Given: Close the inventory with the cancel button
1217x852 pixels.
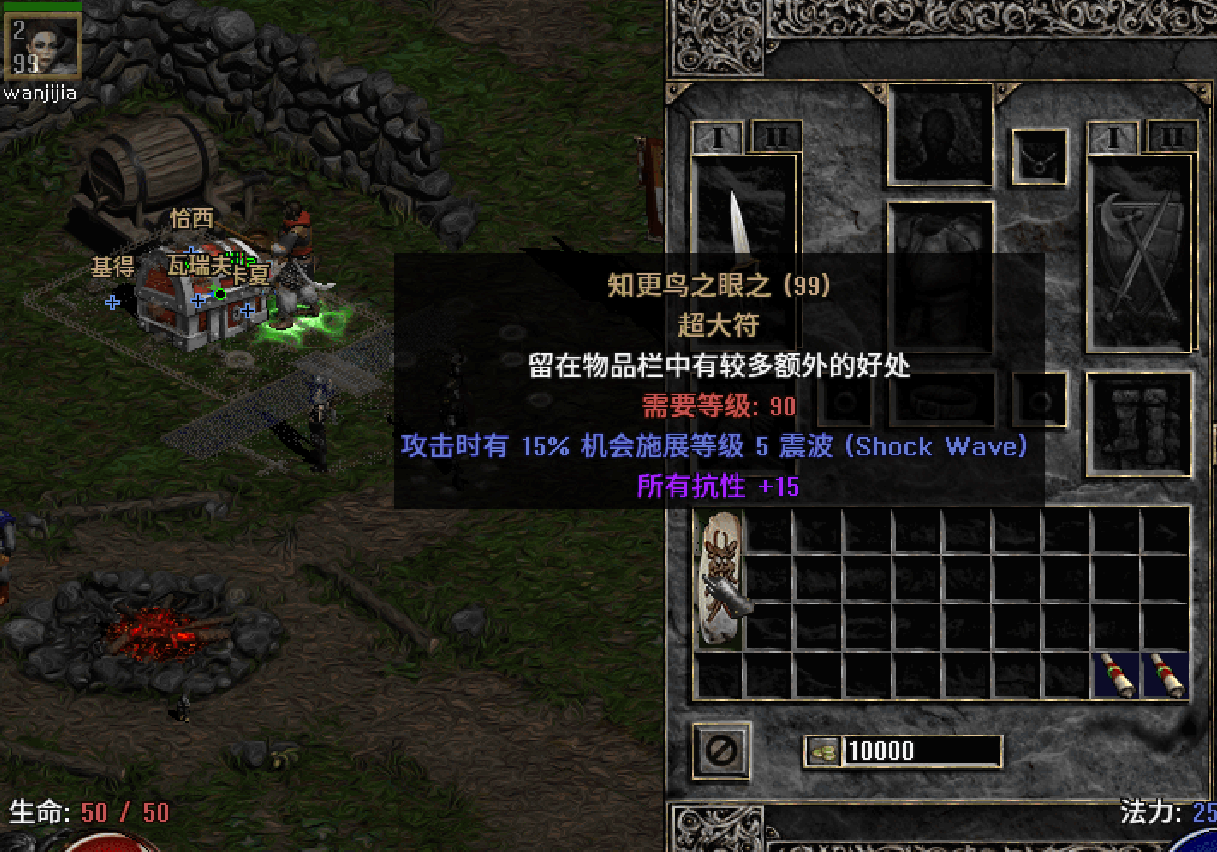Looking at the screenshot, I should click(722, 749).
